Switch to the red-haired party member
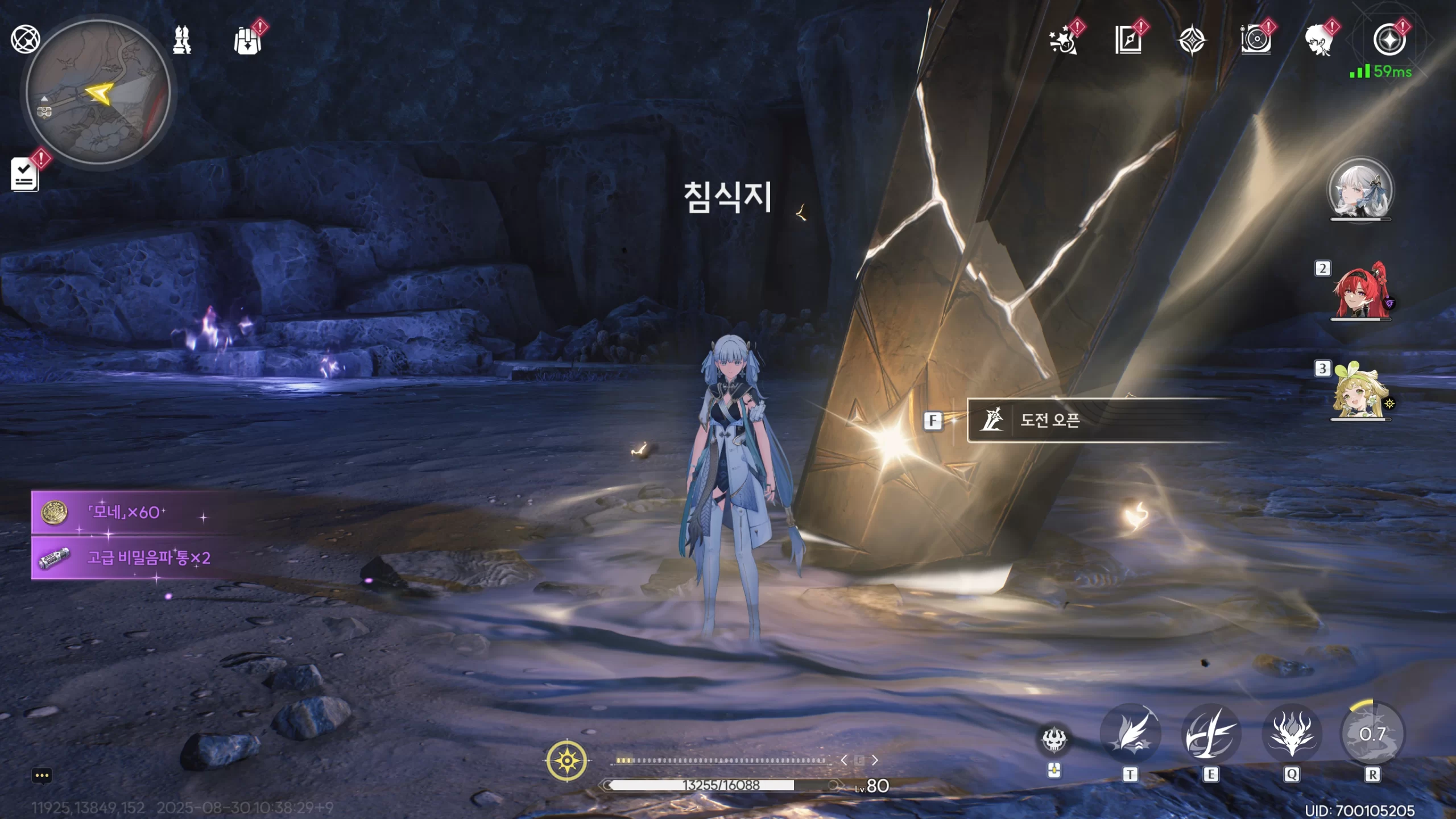 1360,291
